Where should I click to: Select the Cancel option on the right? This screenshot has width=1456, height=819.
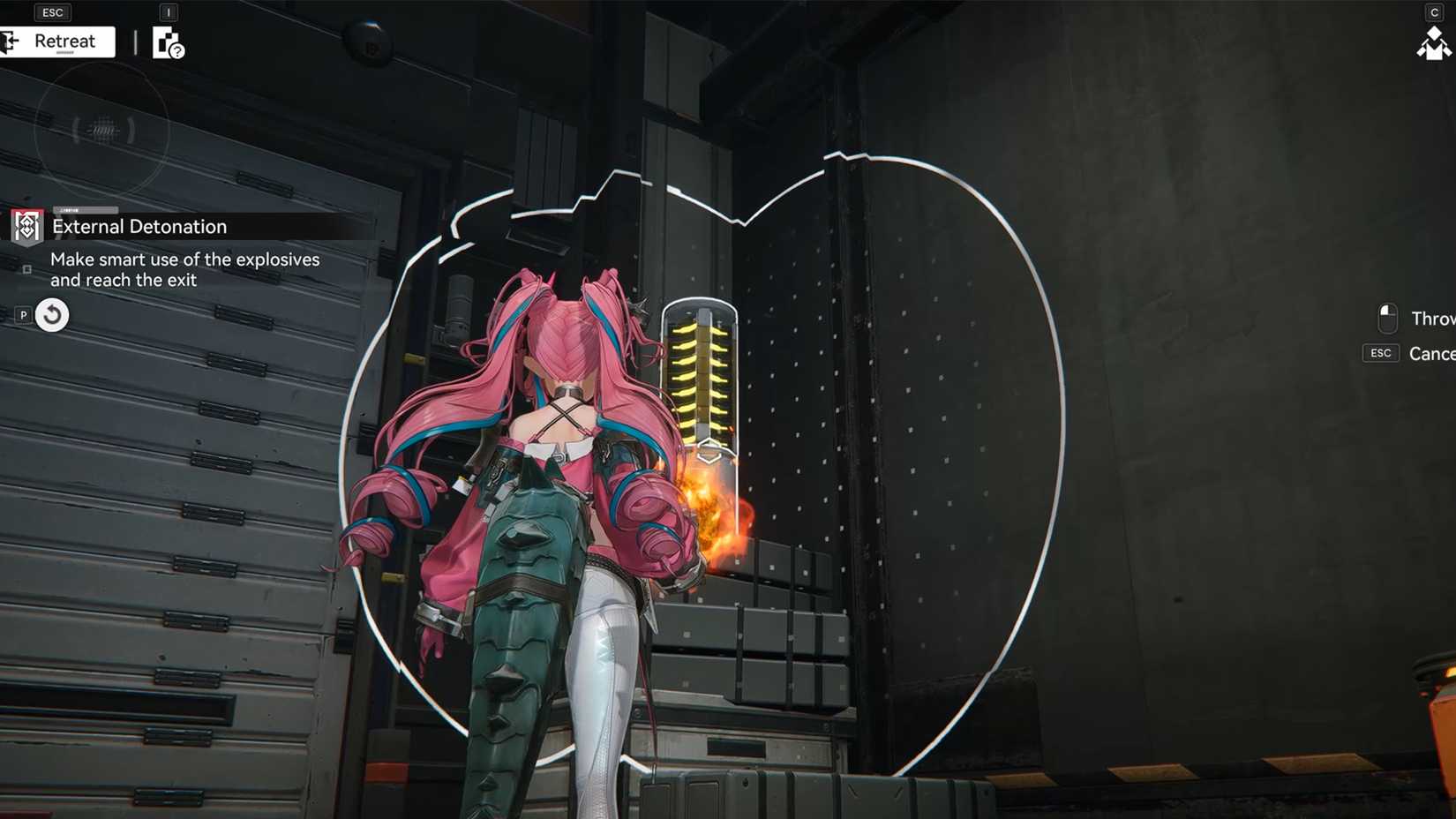tap(1431, 353)
